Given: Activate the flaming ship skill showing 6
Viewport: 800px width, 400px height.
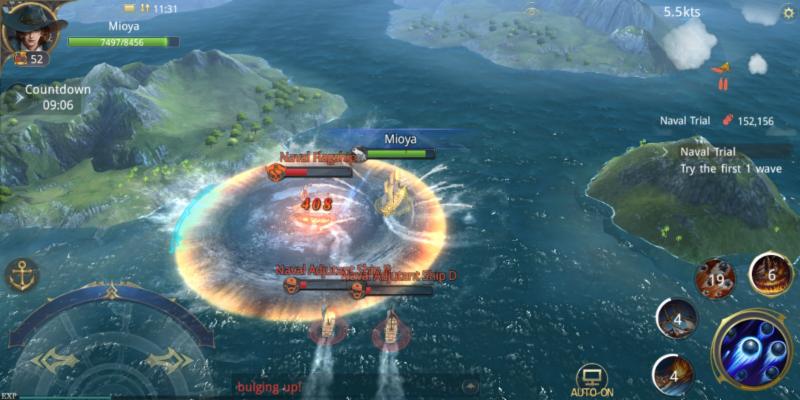Looking at the screenshot, I should point(770,274).
